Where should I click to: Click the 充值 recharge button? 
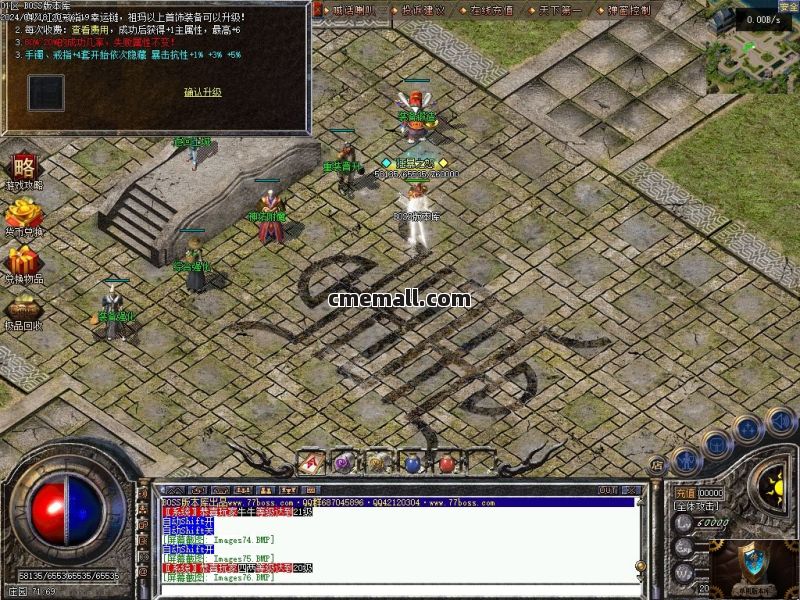(x=684, y=493)
